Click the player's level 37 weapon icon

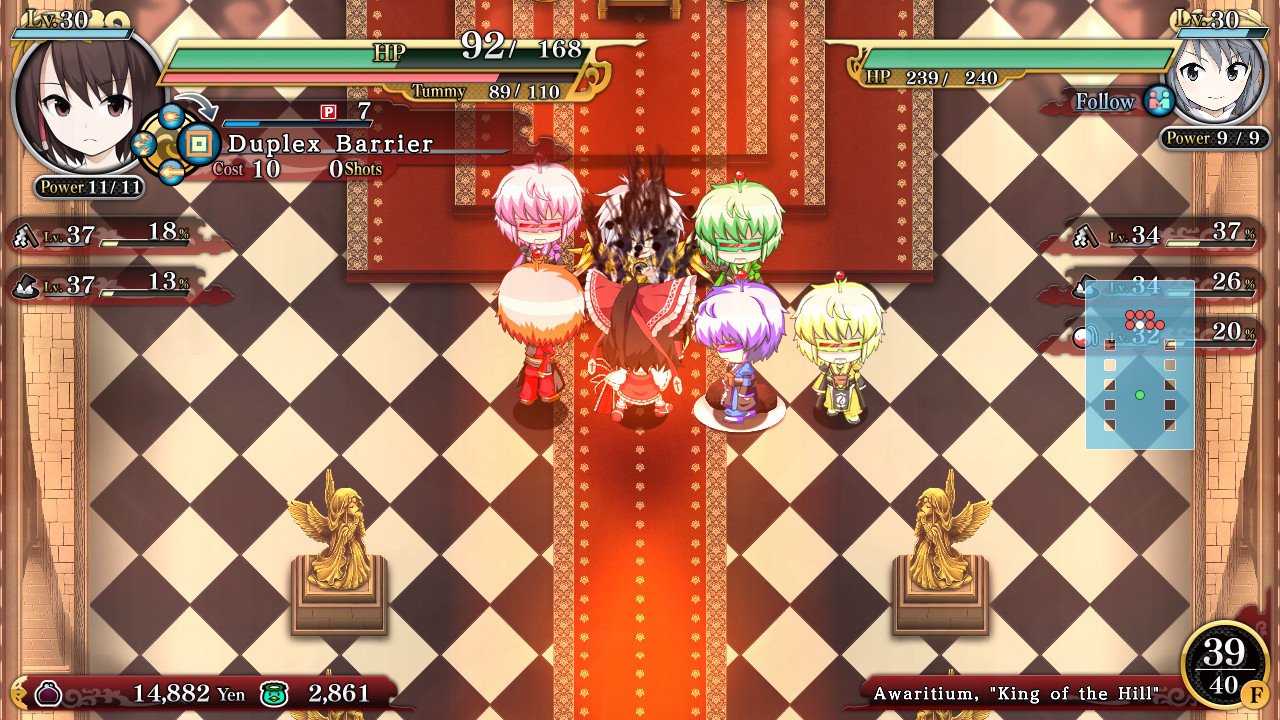(24, 237)
